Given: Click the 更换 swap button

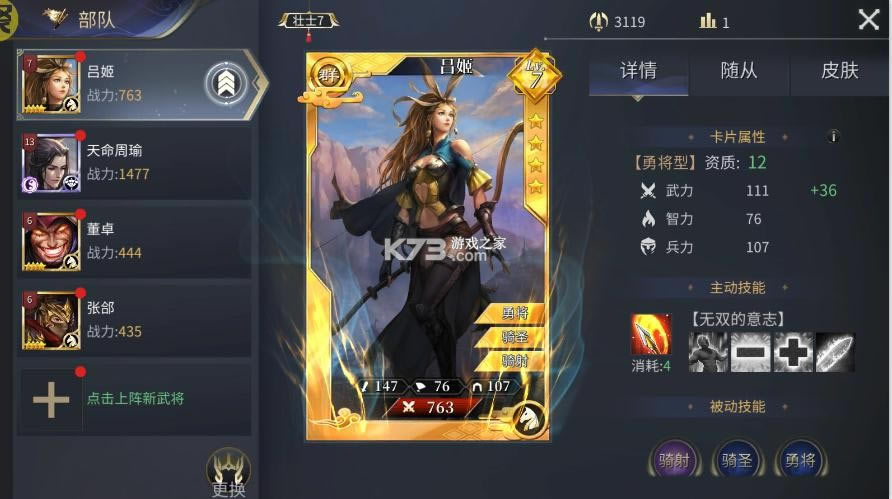Looking at the screenshot, I should 228,471.
